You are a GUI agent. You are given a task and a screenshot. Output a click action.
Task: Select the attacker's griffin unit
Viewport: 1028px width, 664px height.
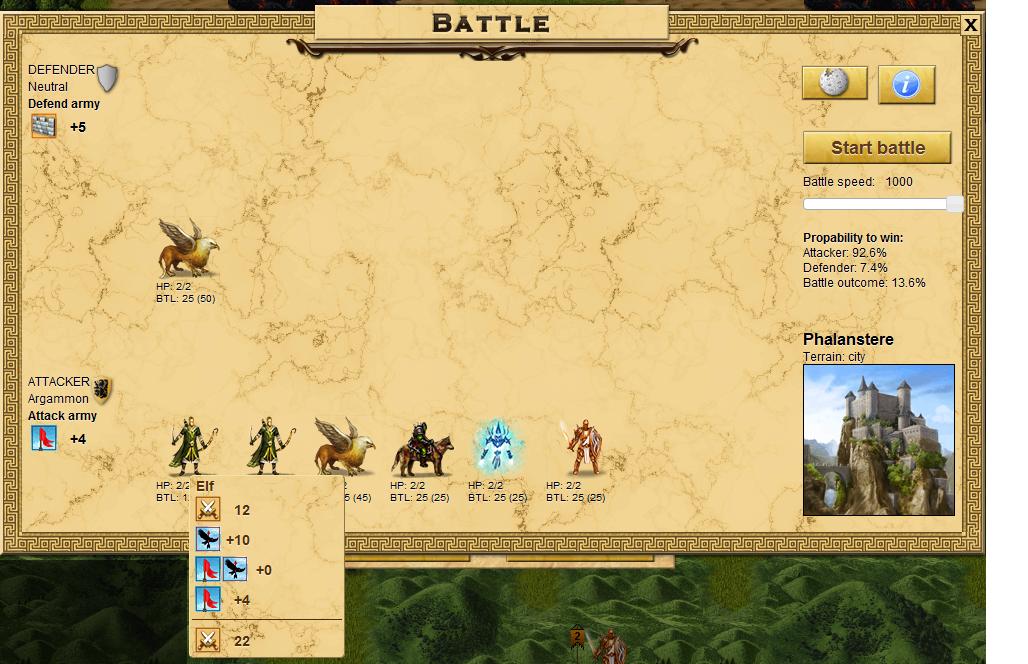(344, 446)
